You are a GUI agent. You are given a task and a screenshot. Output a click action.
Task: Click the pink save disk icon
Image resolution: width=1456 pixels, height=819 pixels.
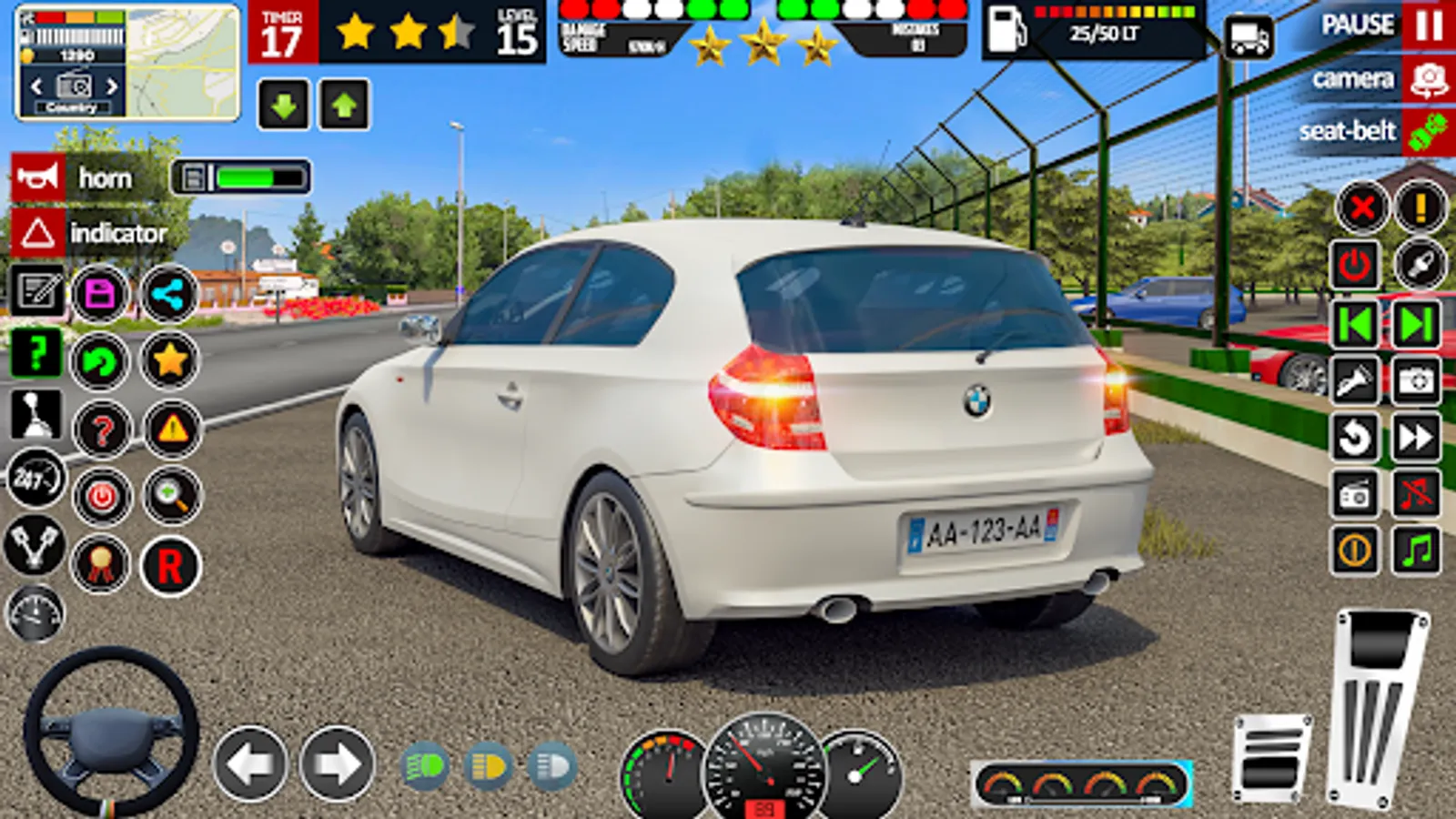click(100, 294)
